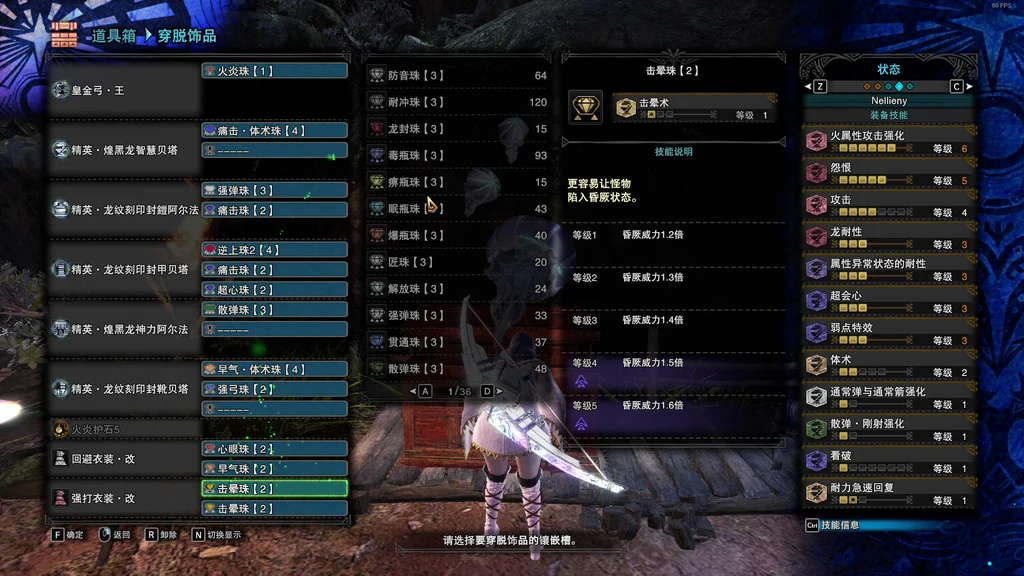Screen dimensions: 1024x576
Task: Choose the 痹瓶珠【3】 list entry
Action: tap(457, 182)
